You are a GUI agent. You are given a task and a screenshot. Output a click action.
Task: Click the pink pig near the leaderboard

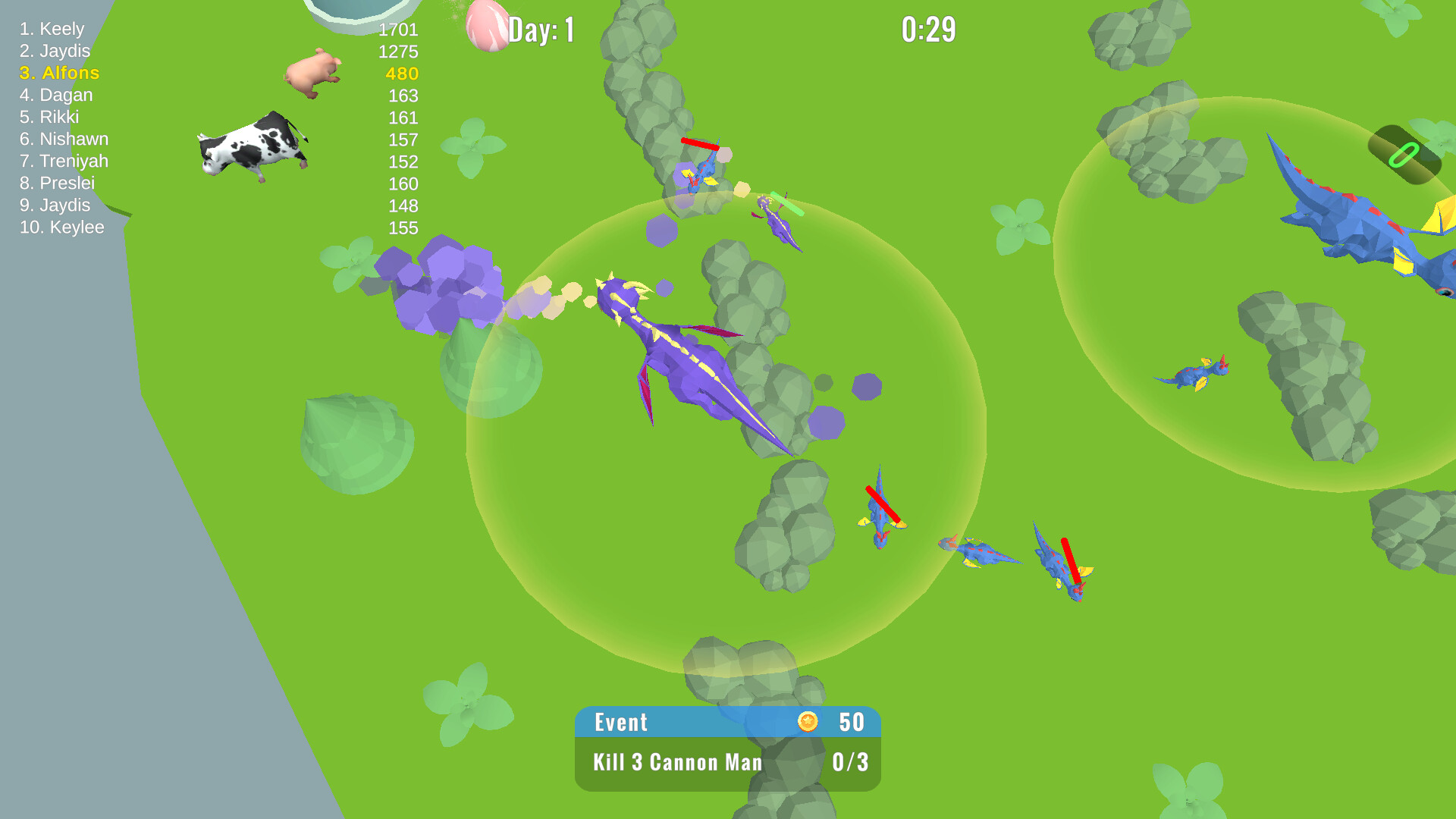tap(311, 74)
